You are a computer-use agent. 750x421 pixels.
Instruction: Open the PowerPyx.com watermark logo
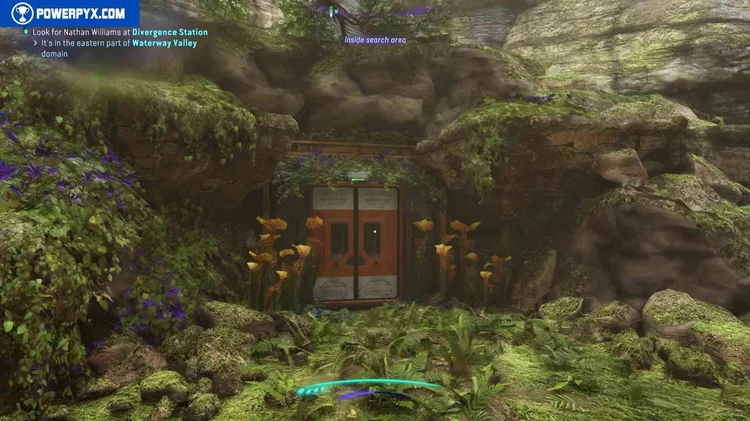(x=70, y=13)
